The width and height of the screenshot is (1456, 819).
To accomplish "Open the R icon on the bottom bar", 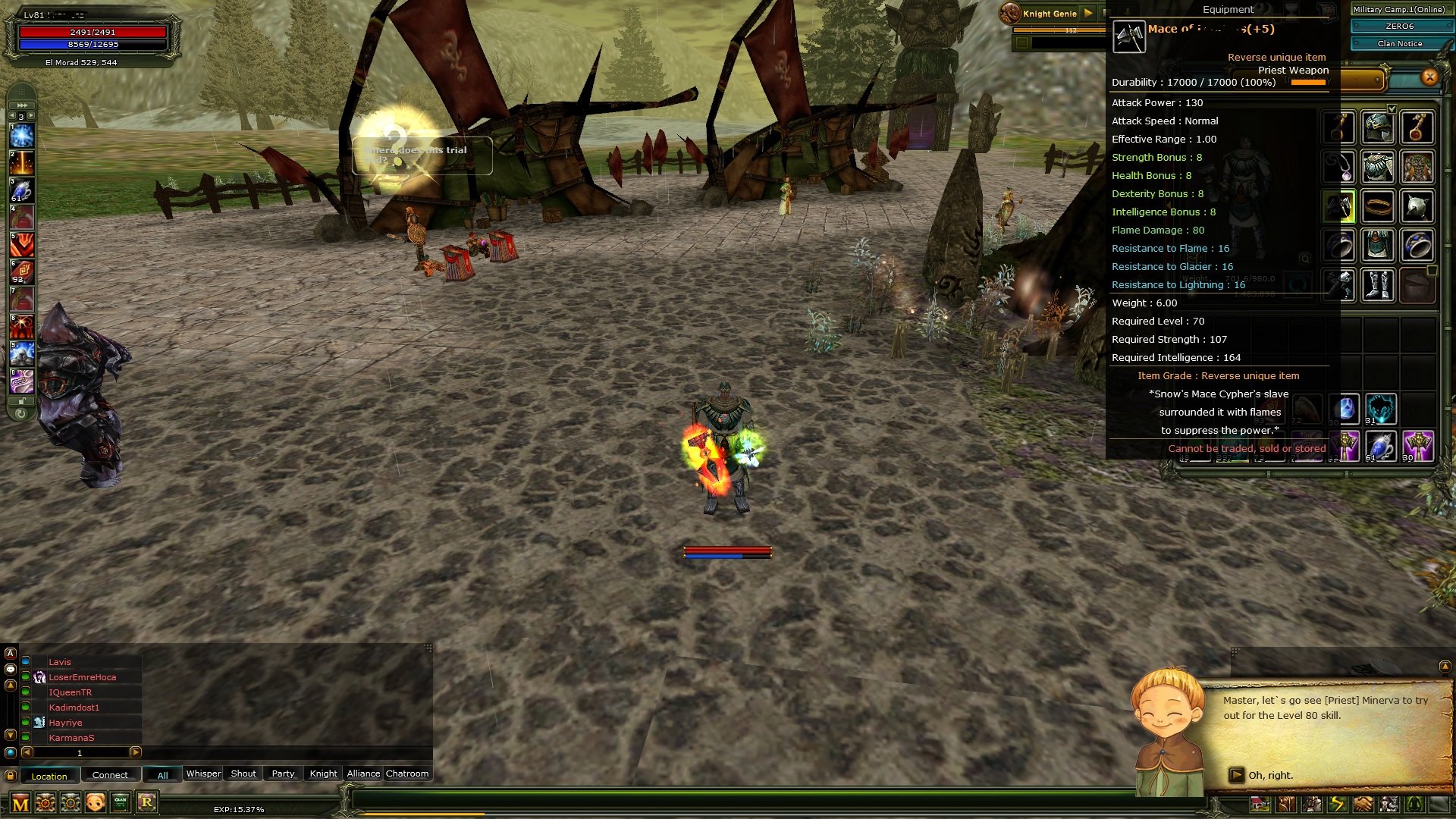I will coord(147,802).
